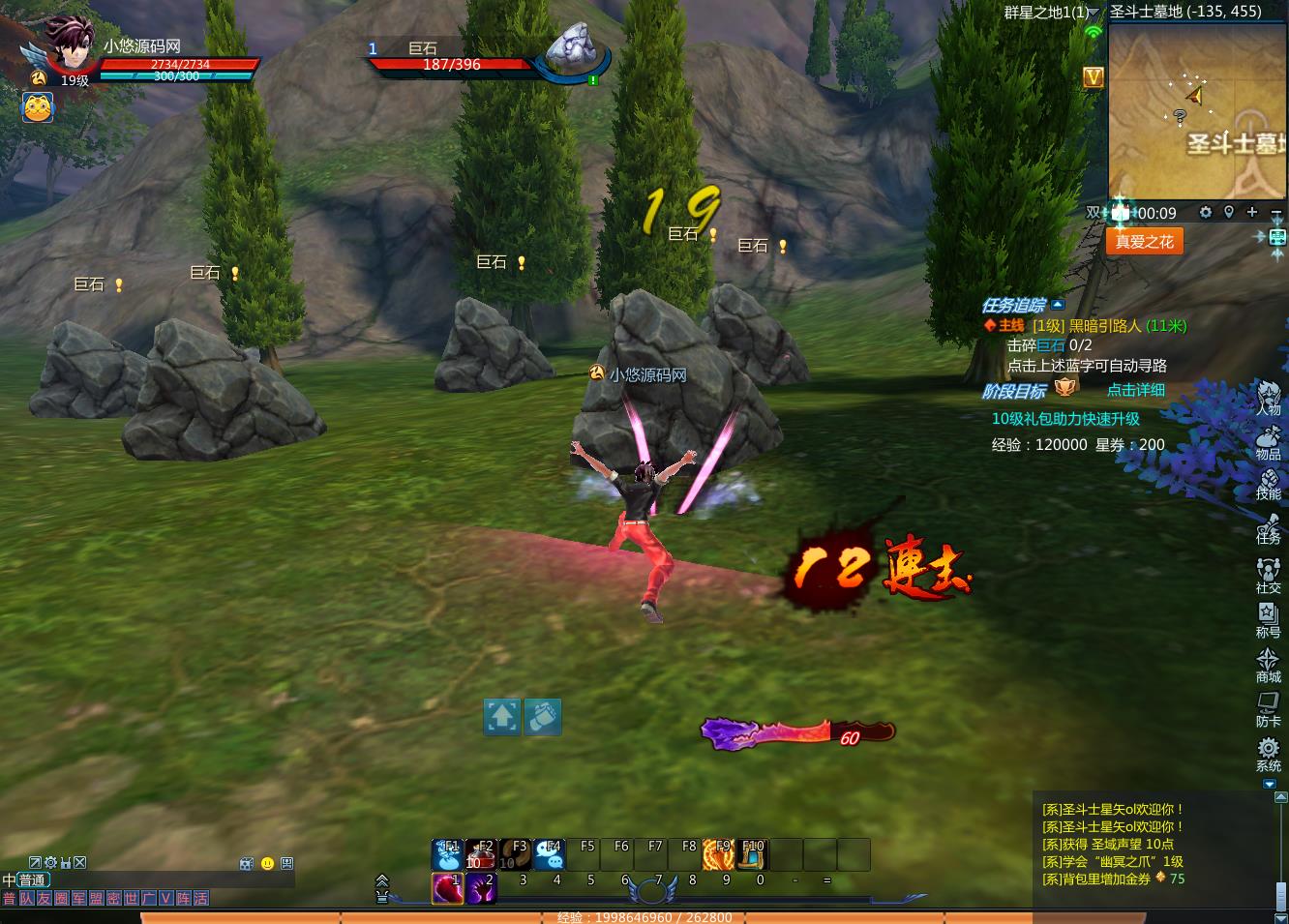
Task: Click the 巨石 blue quest target link
Action: (1051, 345)
